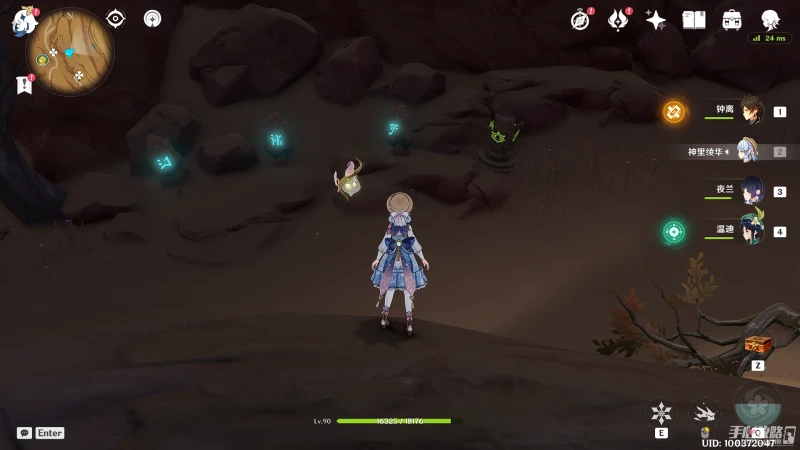Open the events compass icon
800x450 pixels.
(x=581, y=20)
